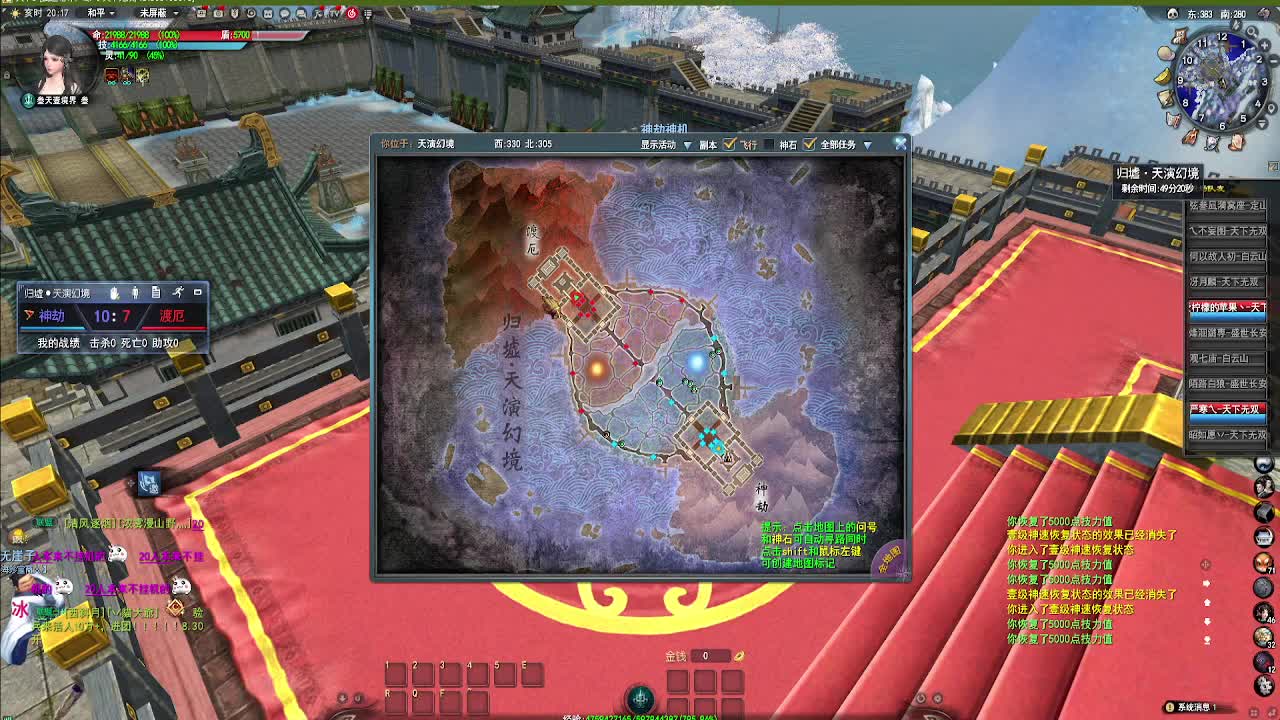Uncheck the 全部任务 checkbox on the map toolbar

pos(809,145)
